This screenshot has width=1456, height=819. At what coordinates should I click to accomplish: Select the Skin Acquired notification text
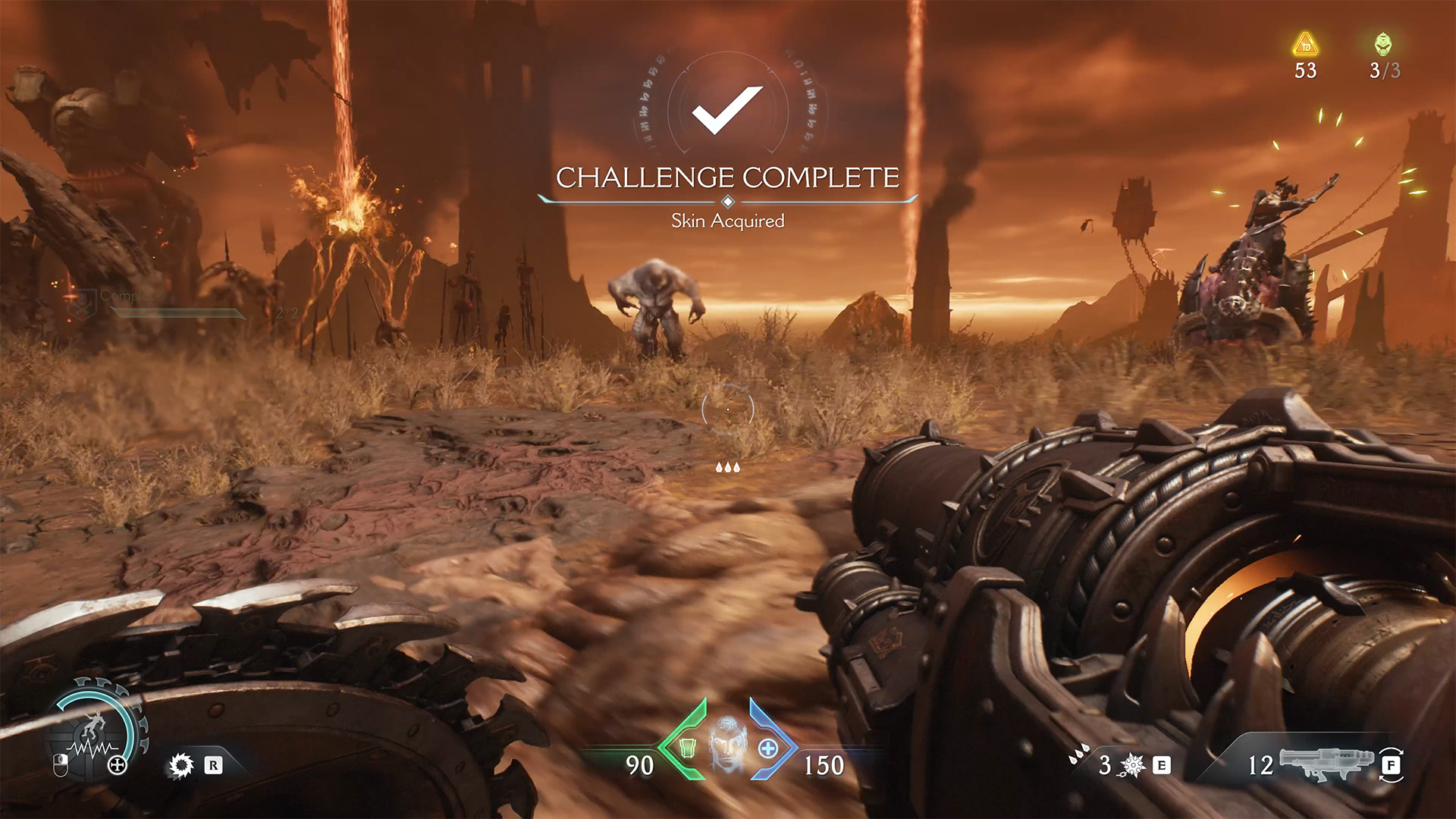pyautogui.click(x=727, y=221)
